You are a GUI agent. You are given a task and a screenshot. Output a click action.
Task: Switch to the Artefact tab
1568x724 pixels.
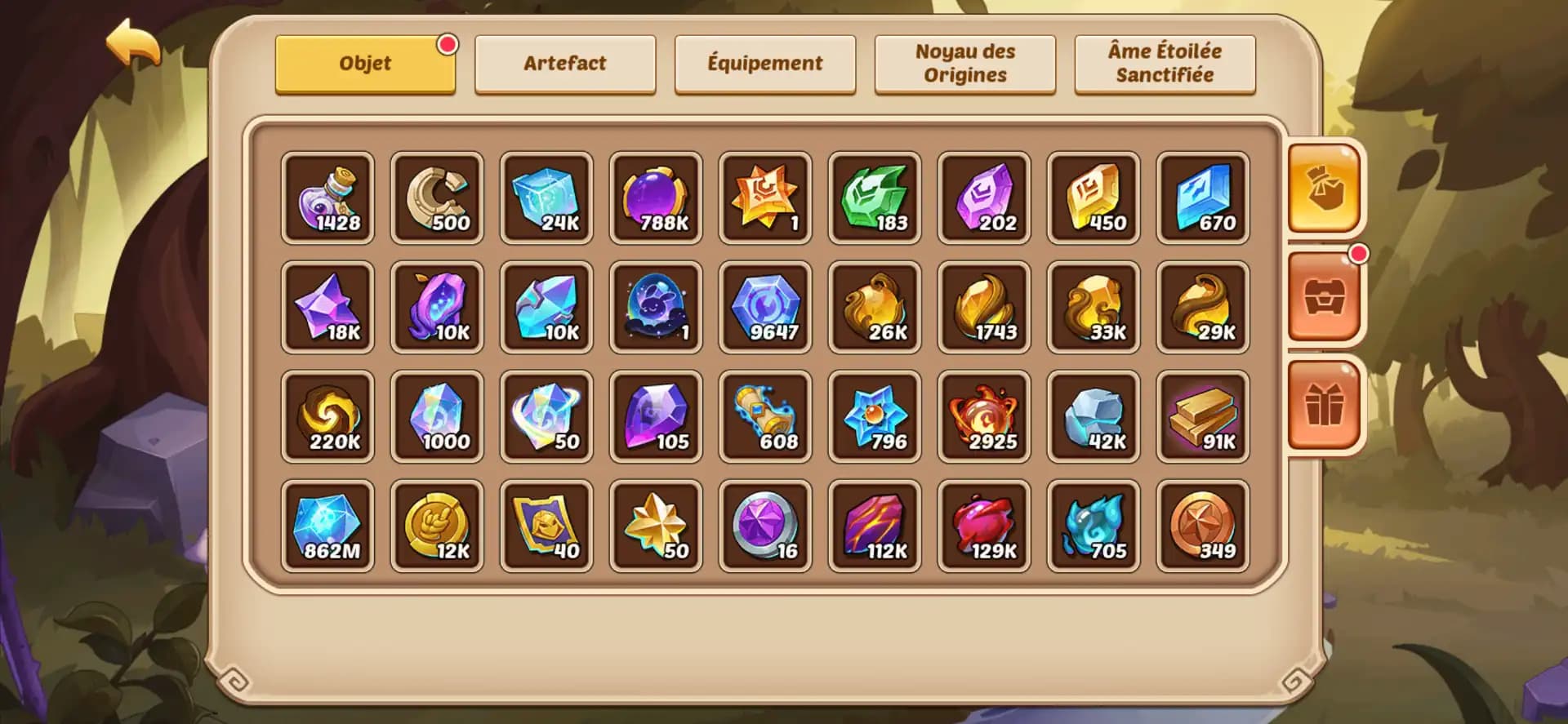[x=565, y=63]
